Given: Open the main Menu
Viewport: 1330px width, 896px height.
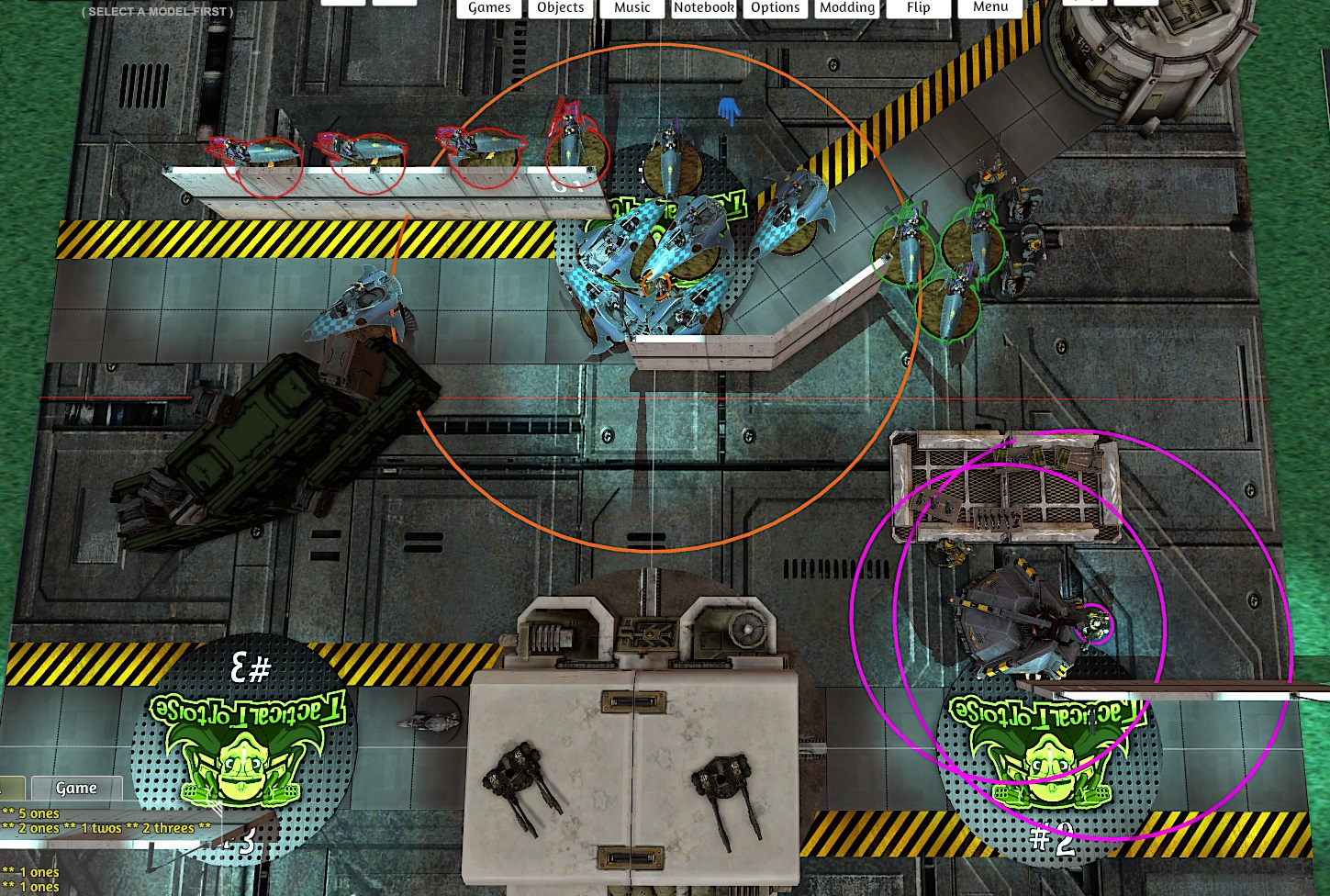Looking at the screenshot, I should coord(990,7).
